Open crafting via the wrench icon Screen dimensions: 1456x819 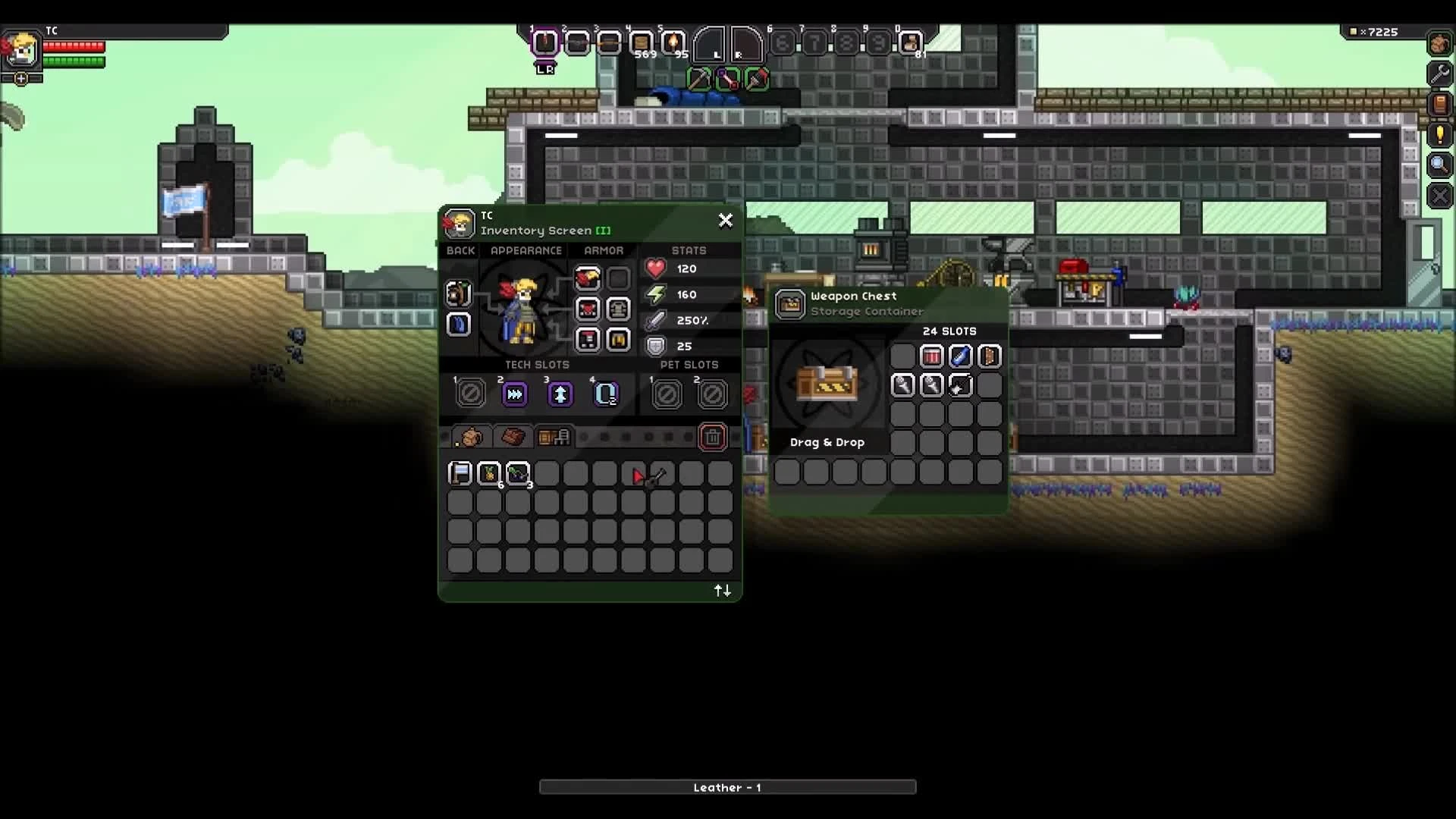[x=1439, y=74]
